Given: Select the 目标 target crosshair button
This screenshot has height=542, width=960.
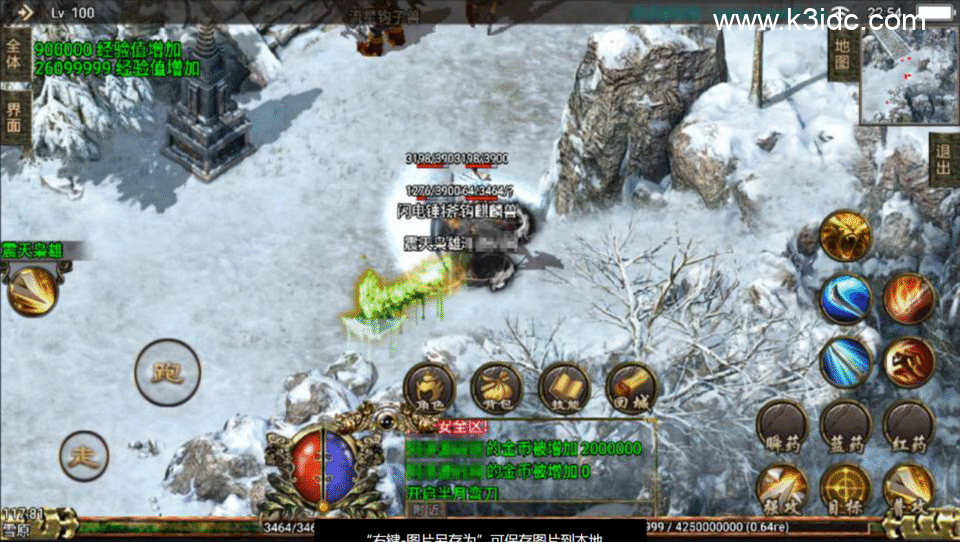Looking at the screenshot, I should tap(845, 488).
